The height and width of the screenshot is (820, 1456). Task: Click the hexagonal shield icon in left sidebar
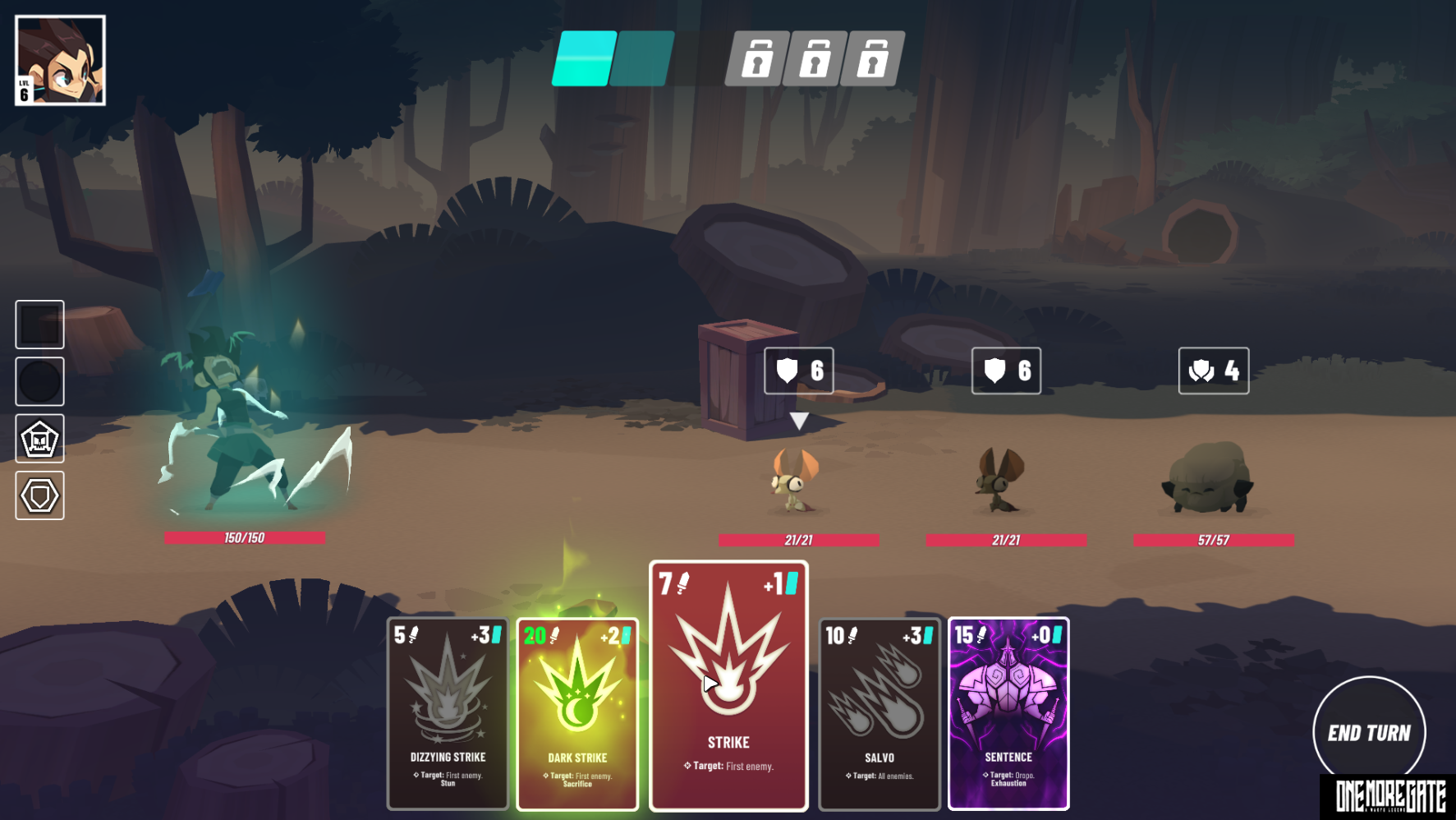coord(39,495)
